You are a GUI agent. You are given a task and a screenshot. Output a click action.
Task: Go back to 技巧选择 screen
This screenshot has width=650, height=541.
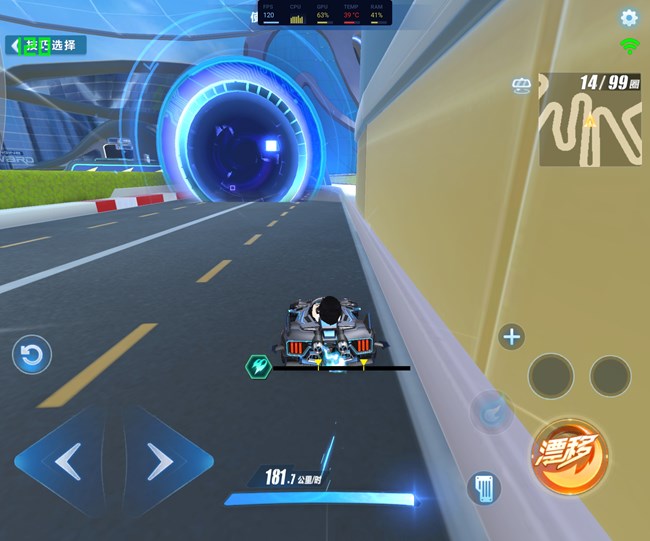click(x=45, y=45)
